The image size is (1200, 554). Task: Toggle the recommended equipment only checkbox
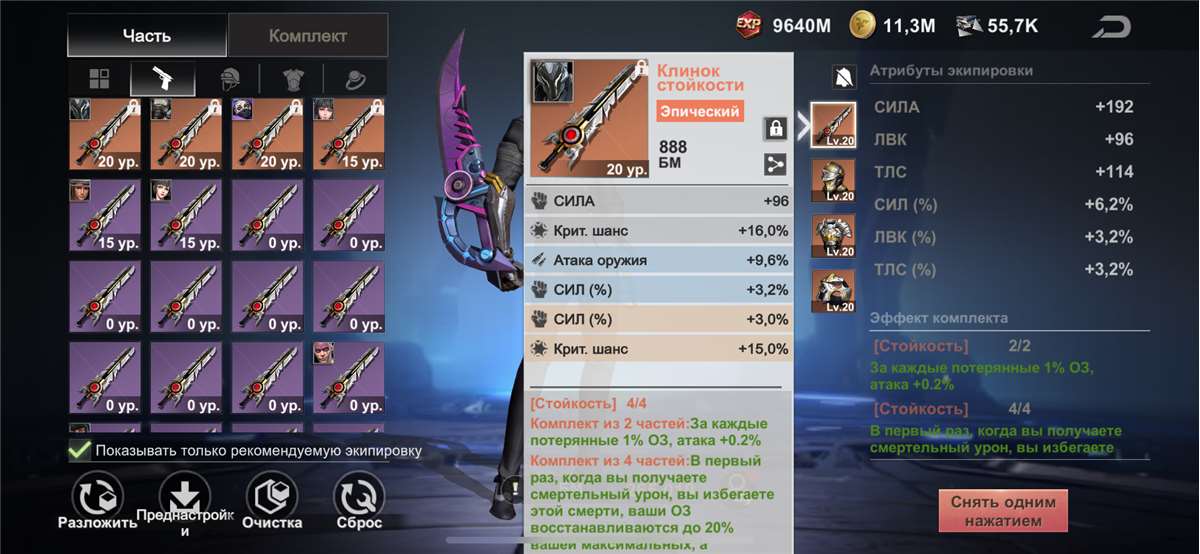coord(80,450)
